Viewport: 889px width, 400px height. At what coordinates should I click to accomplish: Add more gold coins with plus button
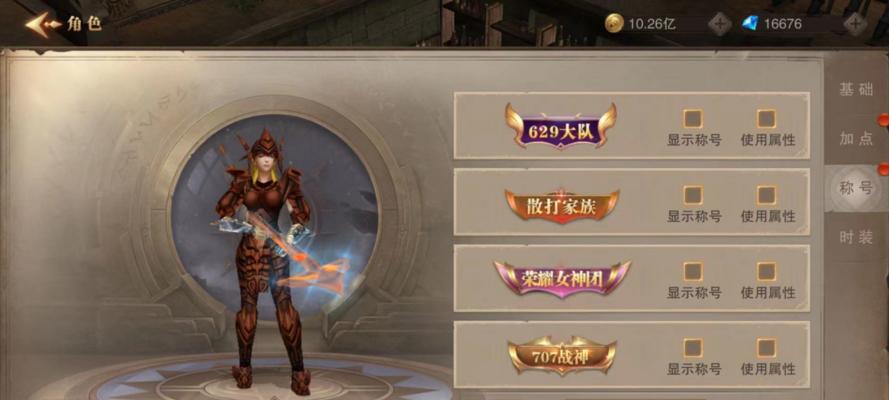[720, 24]
